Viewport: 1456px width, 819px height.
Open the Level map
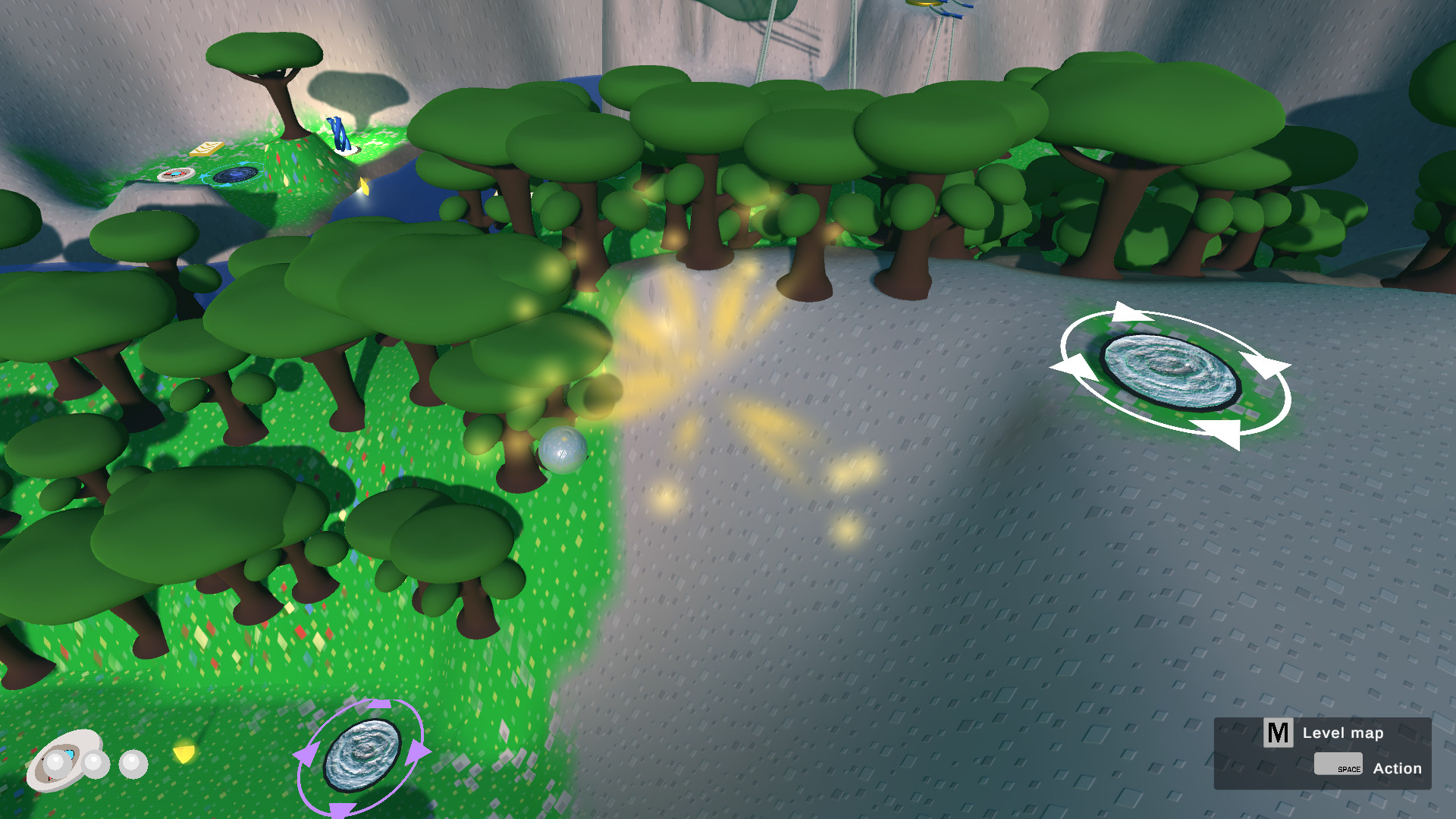(1343, 733)
